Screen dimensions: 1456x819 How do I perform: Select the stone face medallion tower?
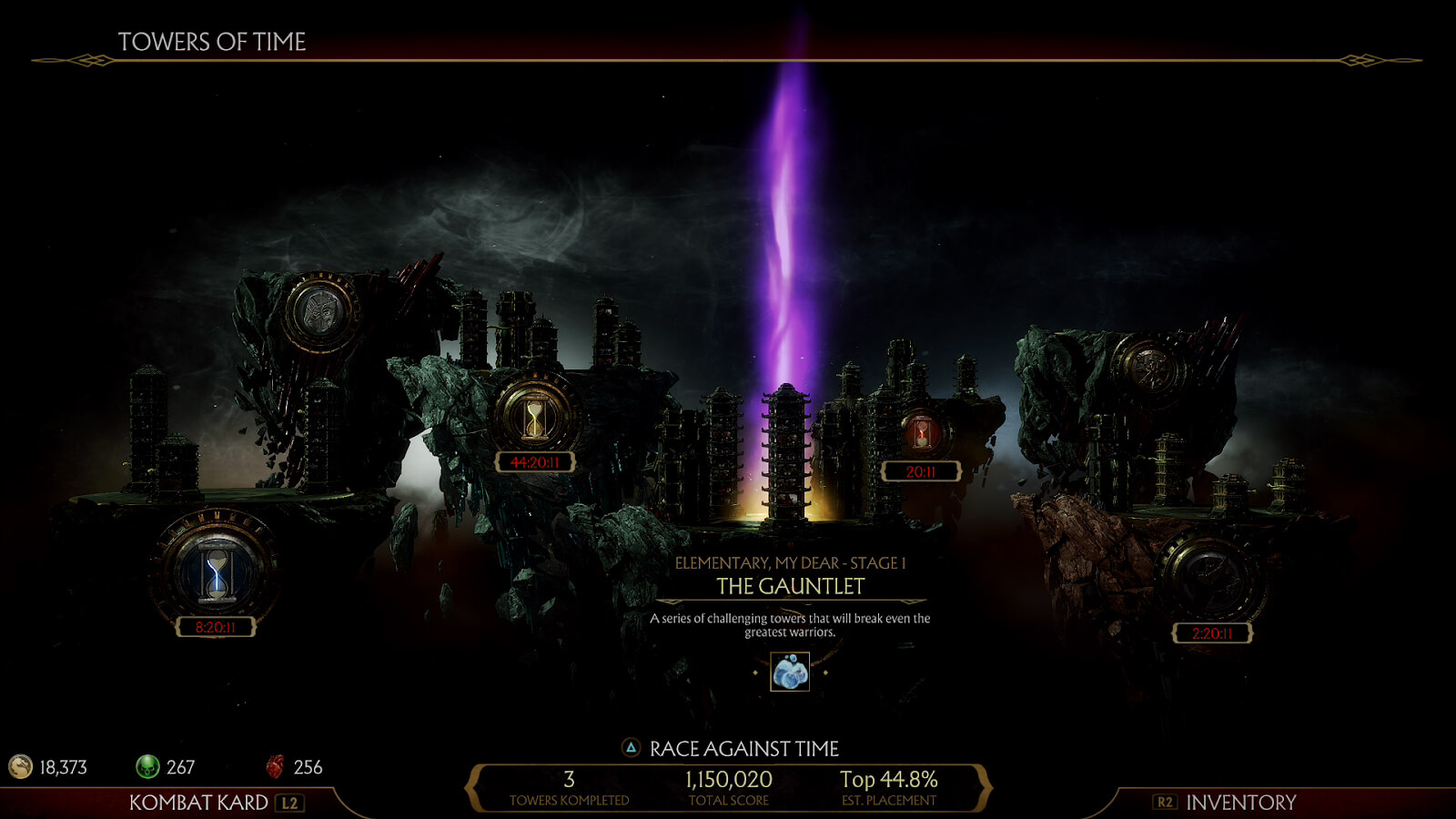(x=318, y=312)
